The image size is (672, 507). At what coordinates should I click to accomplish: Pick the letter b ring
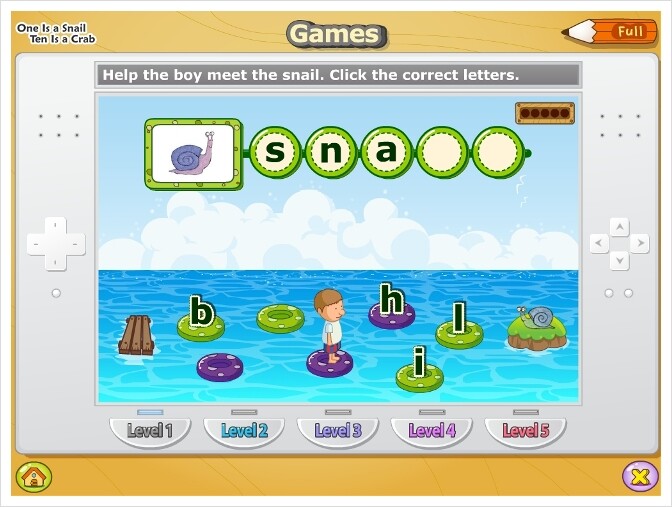[x=202, y=319]
